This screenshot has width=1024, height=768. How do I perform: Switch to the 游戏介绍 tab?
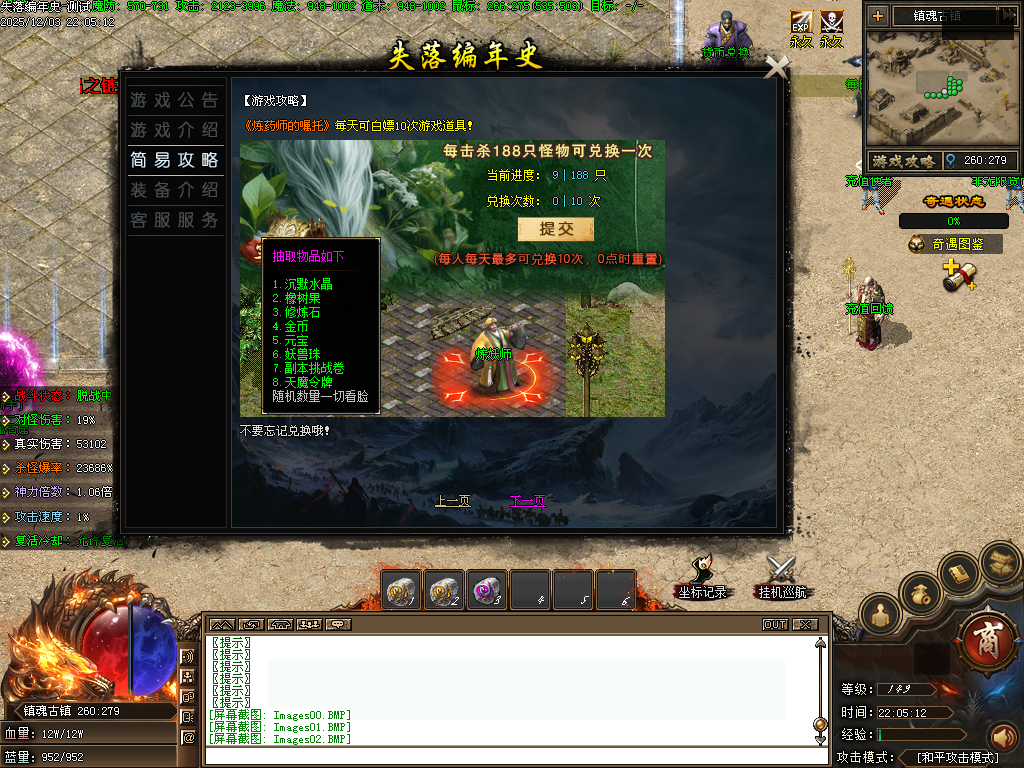click(174, 130)
